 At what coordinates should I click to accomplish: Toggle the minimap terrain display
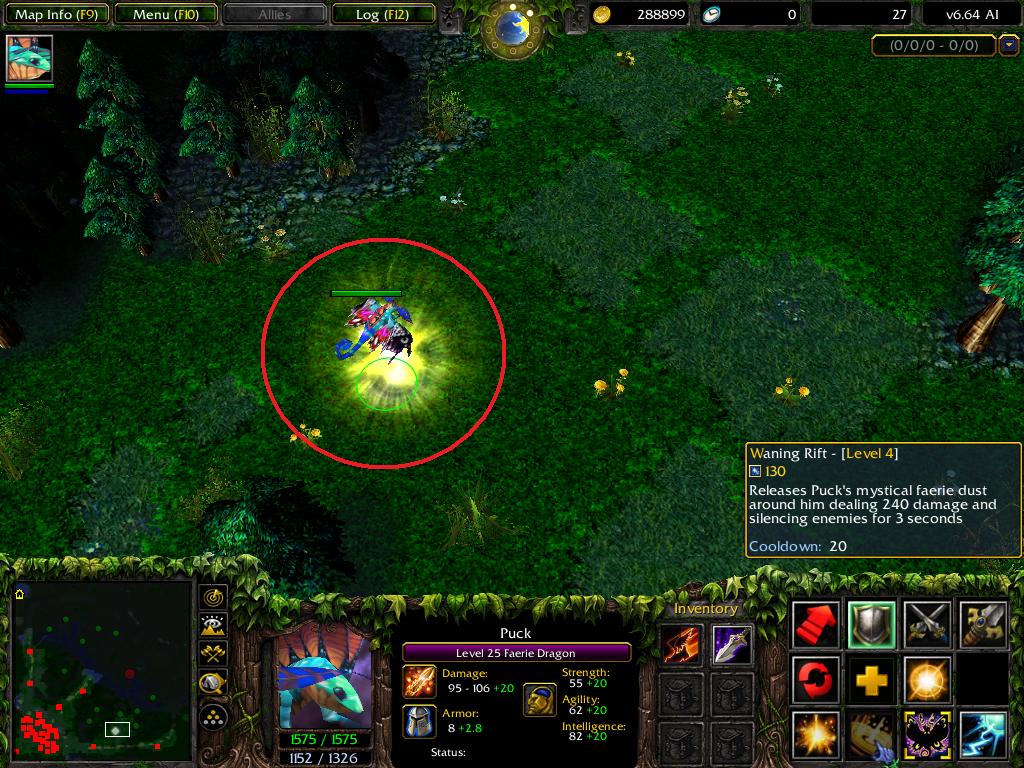pos(213,626)
